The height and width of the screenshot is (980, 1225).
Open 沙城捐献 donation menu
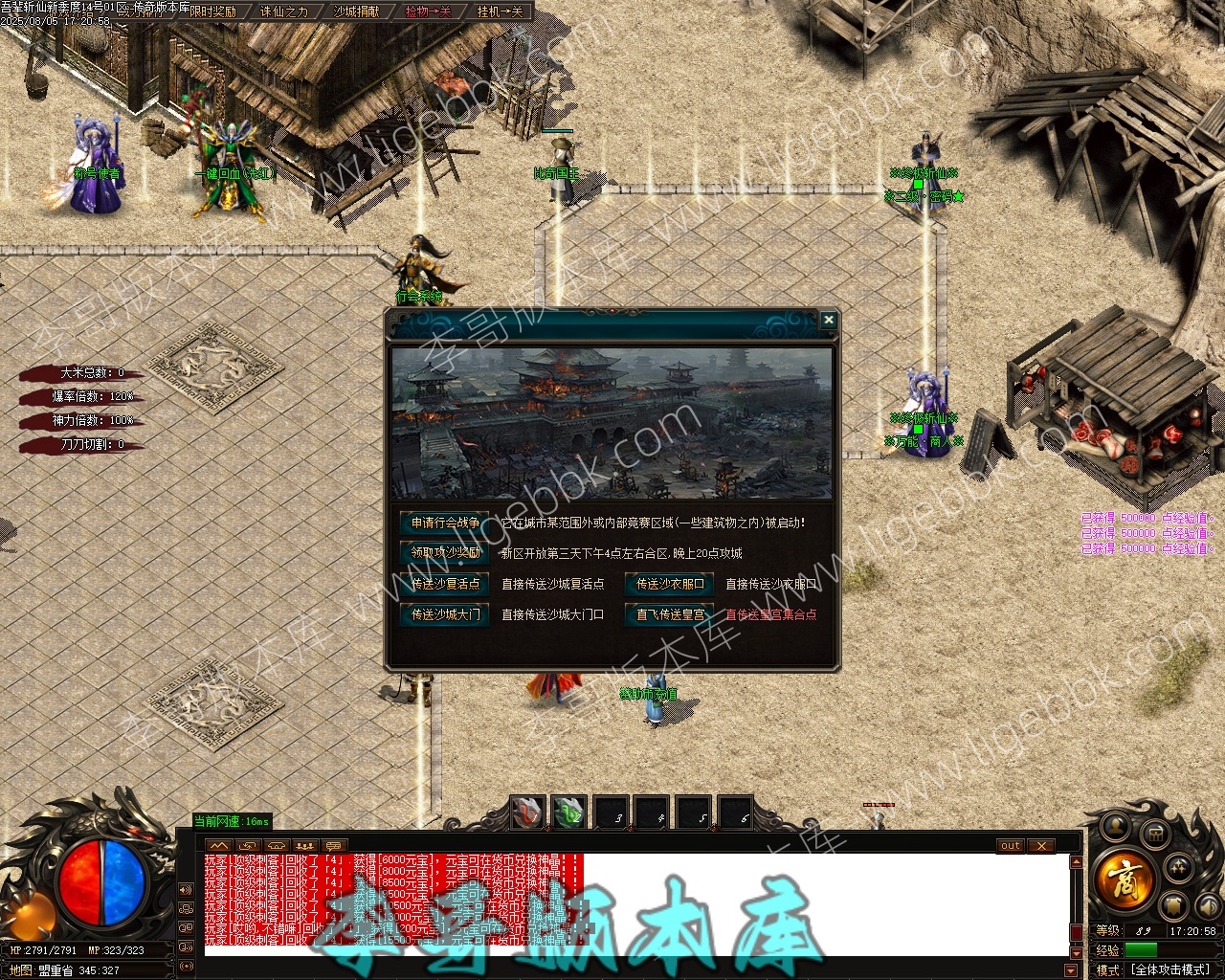point(356,11)
